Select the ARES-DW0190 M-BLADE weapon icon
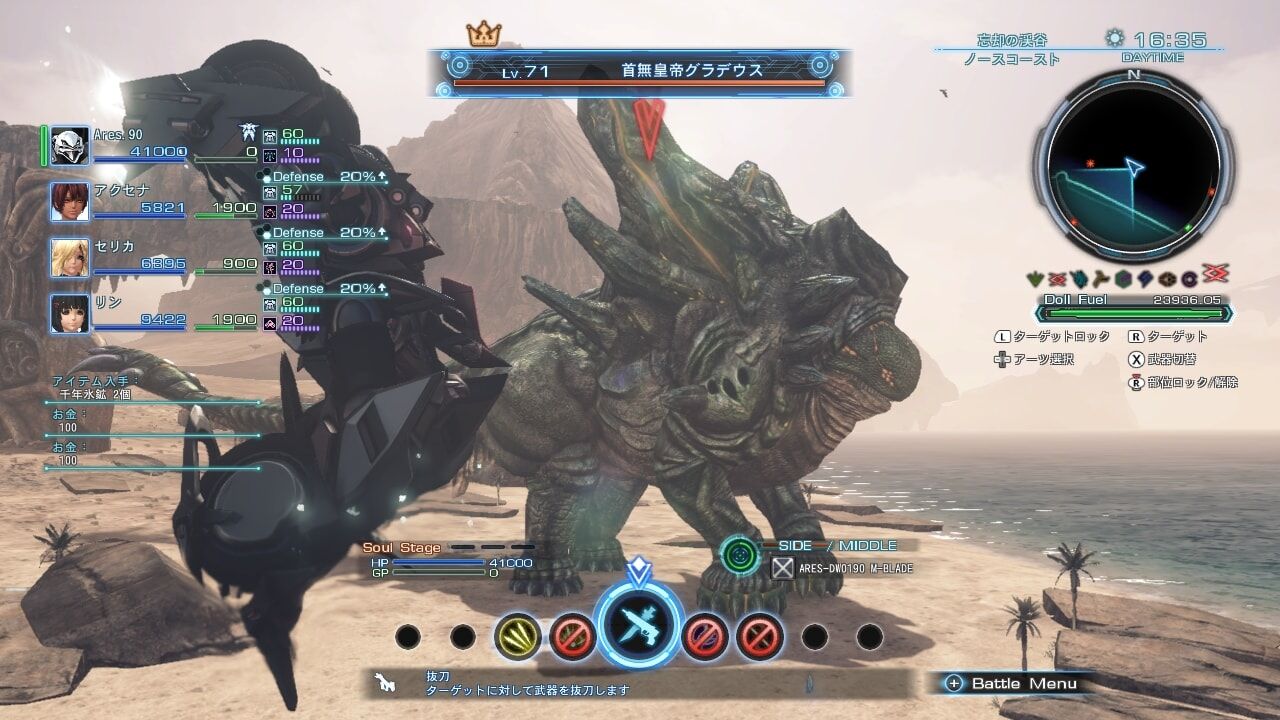Image resolution: width=1280 pixels, height=720 pixels. (x=783, y=568)
